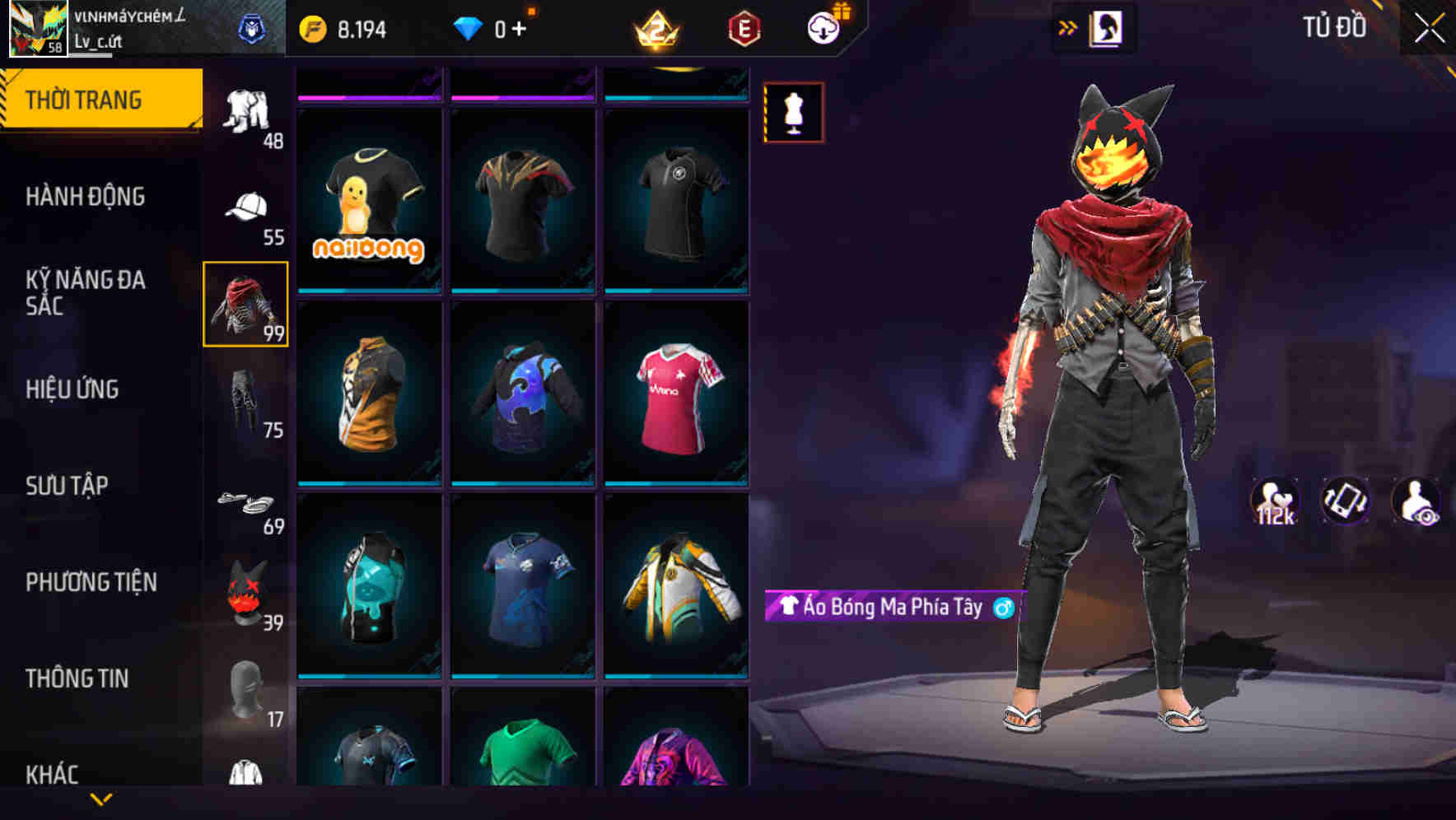
Task: Select the slippers category icon
Action: (x=246, y=502)
